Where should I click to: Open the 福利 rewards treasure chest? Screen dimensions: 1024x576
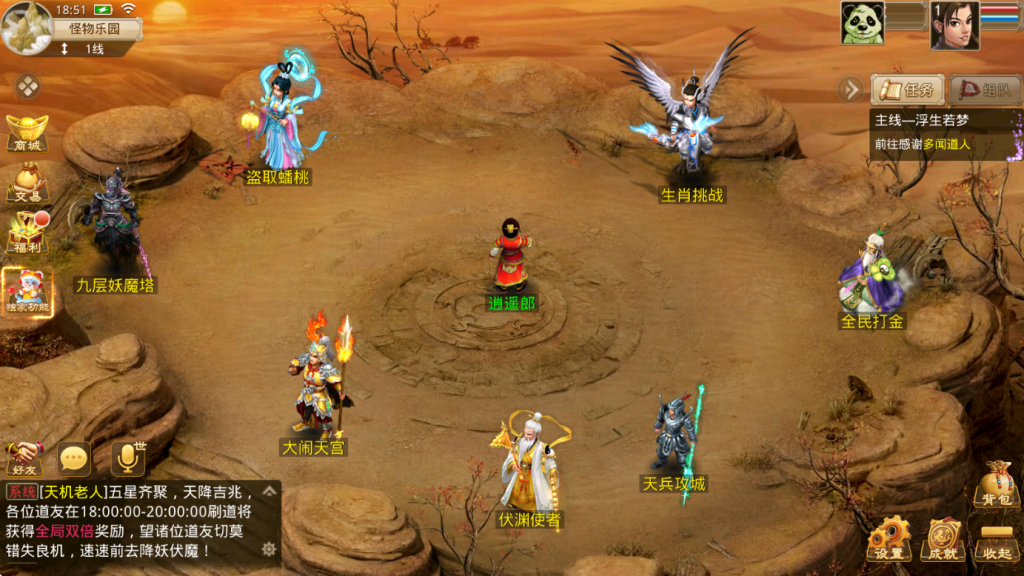28,234
